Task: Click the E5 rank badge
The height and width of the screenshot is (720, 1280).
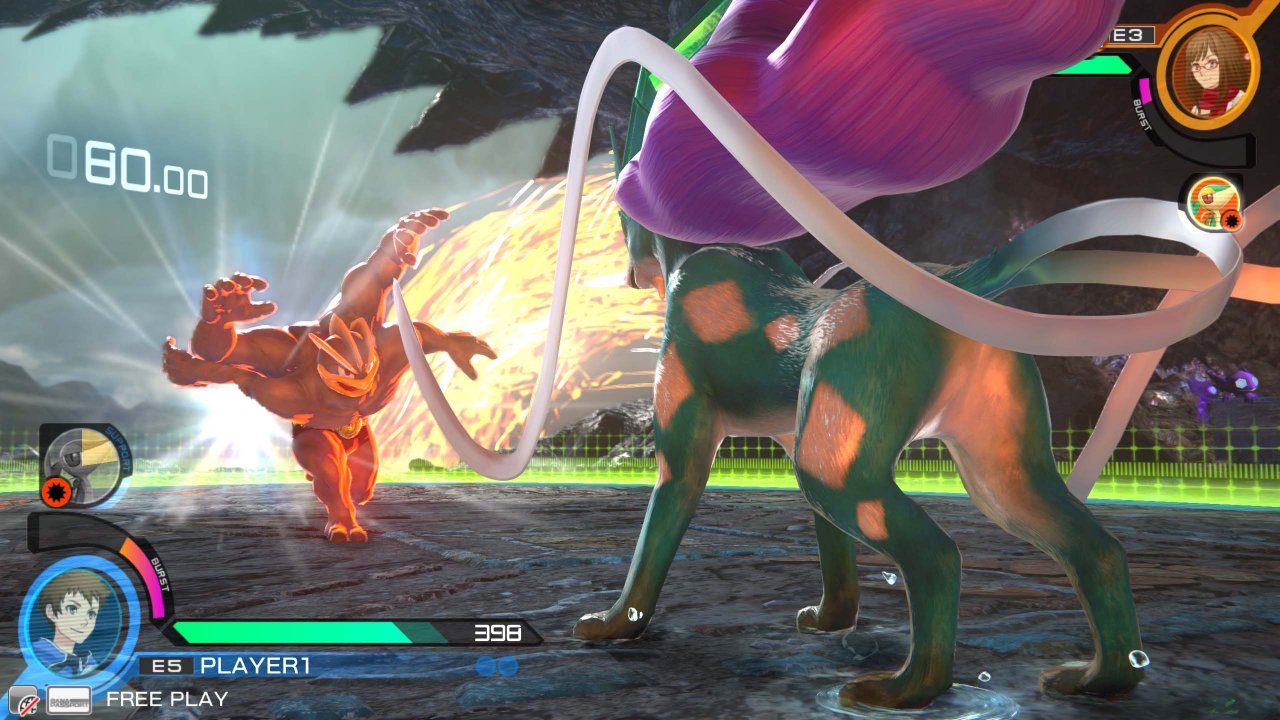Action: [x=167, y=663]
